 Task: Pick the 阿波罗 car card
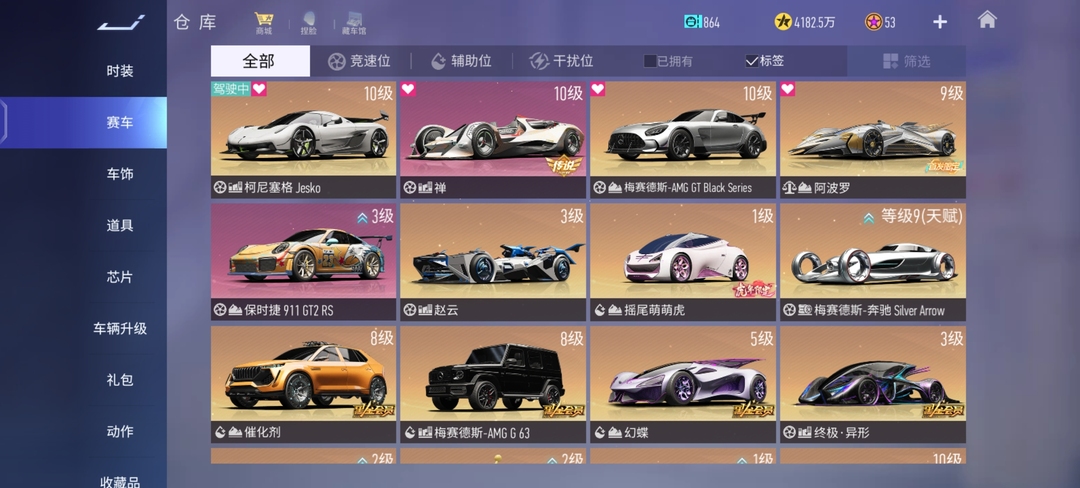(873, 139)
